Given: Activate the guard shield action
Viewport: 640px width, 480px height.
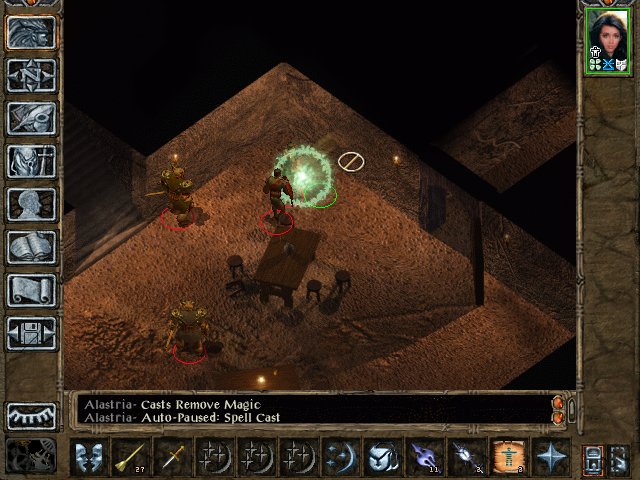Looking at the screenshot, I should [90, 456].
